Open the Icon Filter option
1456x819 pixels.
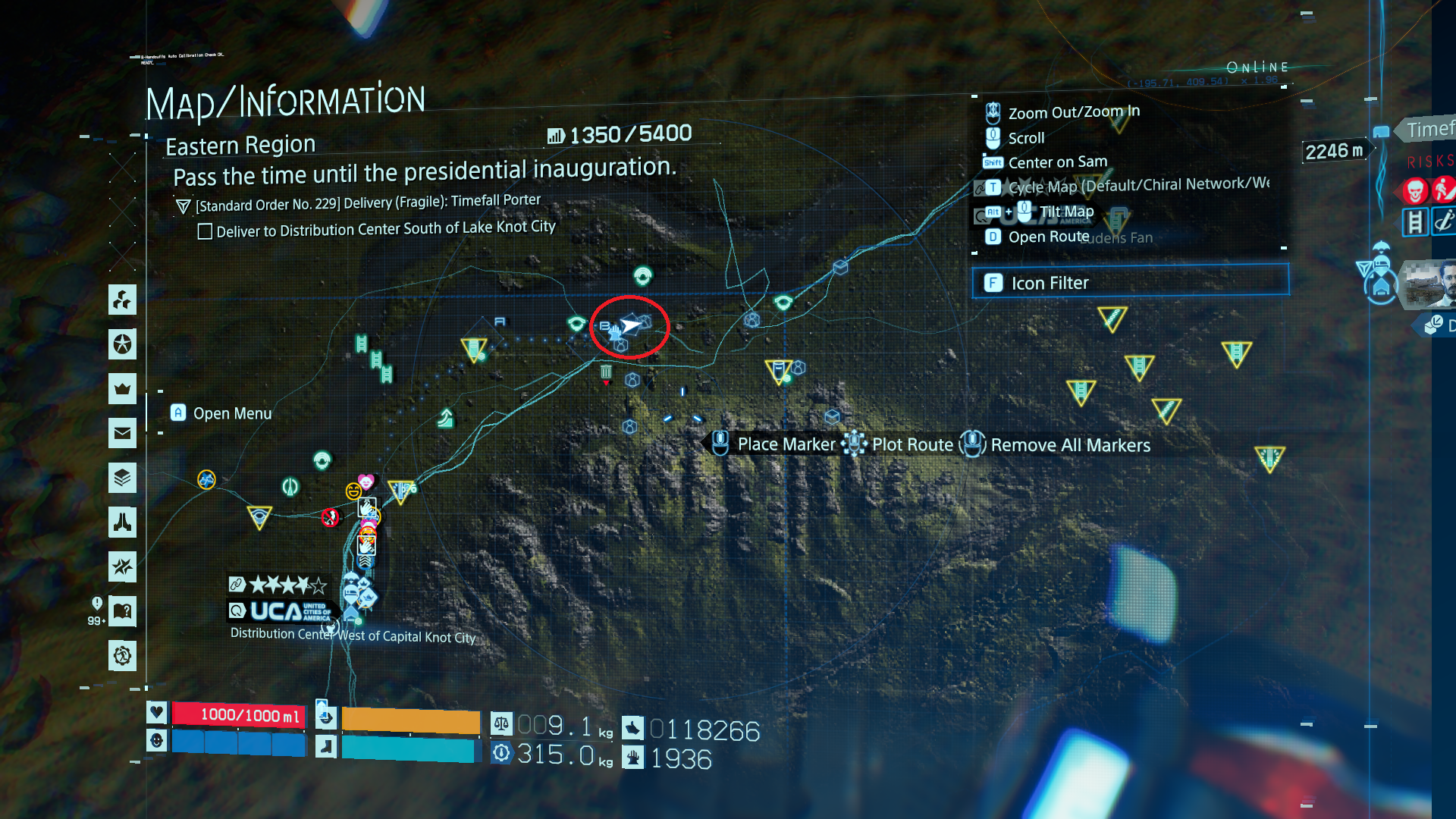[x=1130, y=283]
